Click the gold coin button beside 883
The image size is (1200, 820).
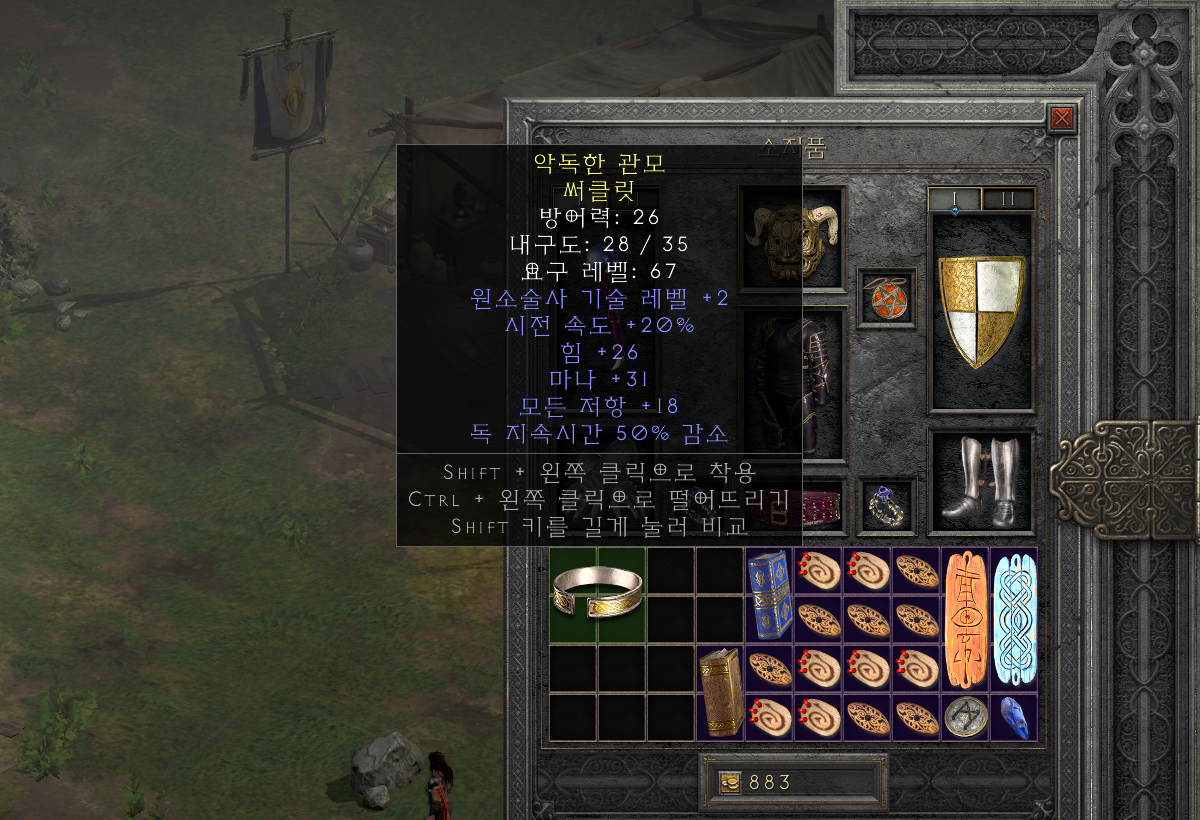coord(730,782)
